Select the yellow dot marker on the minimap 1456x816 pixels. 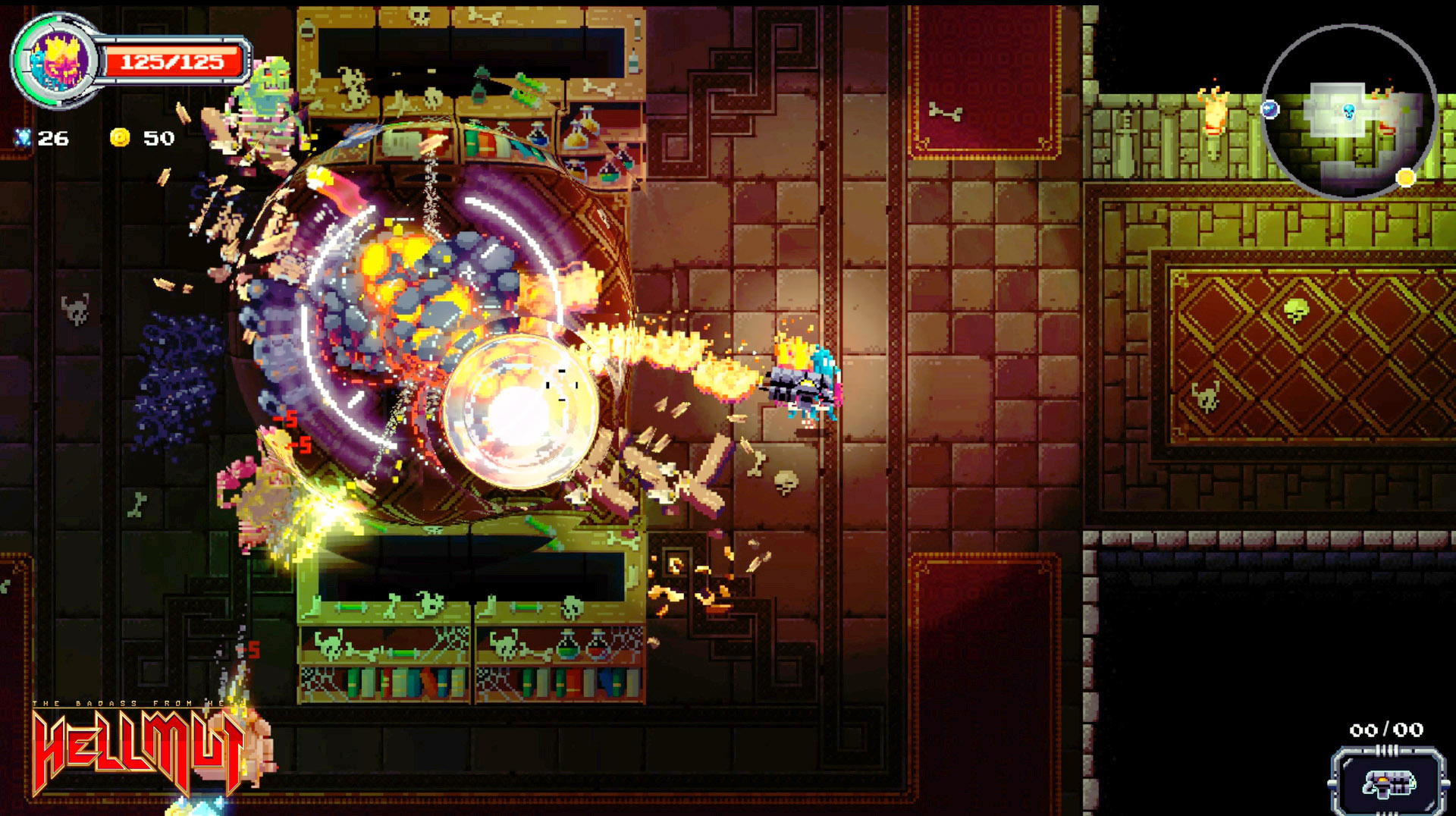pyautogui.click(x=1405, y=179)
